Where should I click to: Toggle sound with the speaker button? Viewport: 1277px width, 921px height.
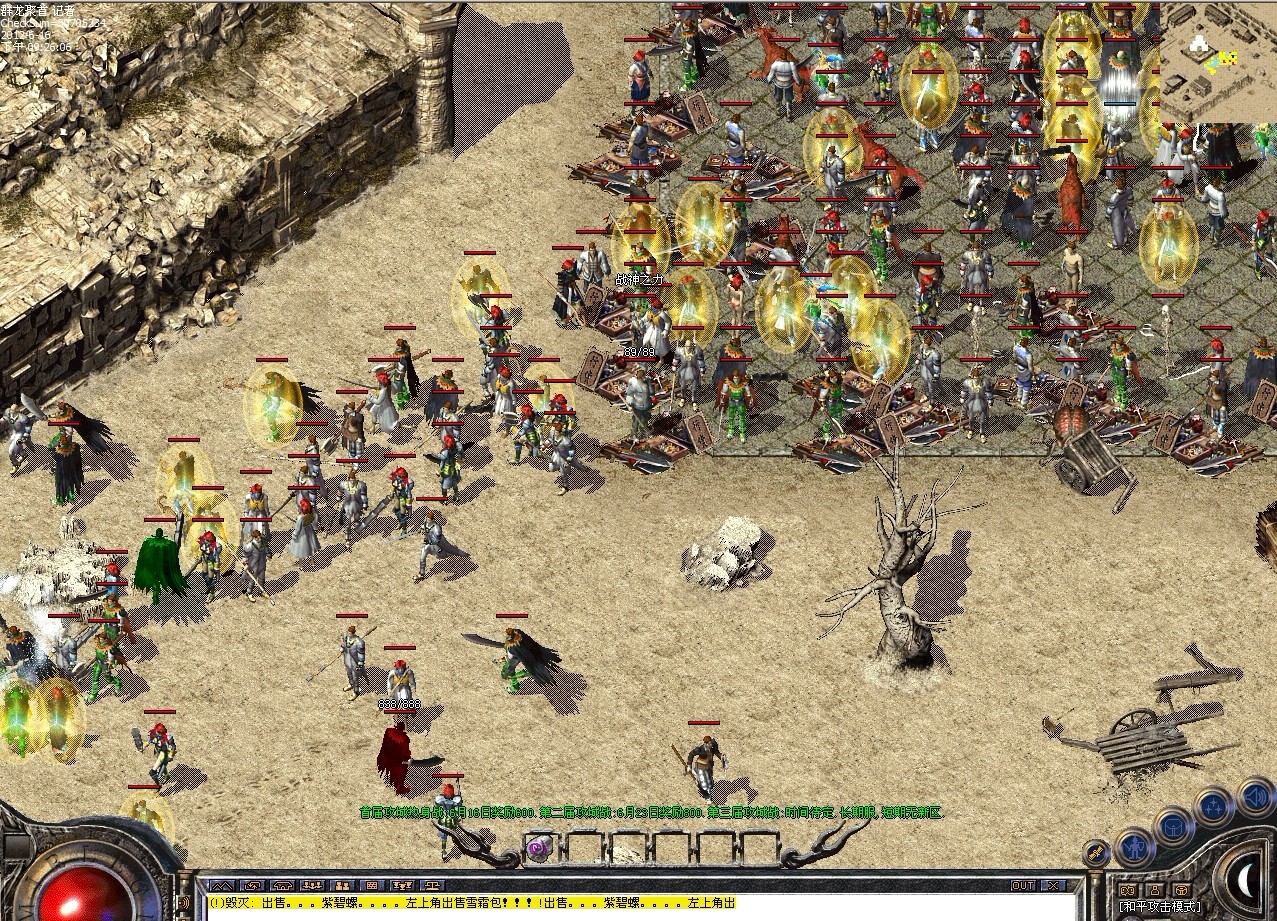tap(1254, 797)
